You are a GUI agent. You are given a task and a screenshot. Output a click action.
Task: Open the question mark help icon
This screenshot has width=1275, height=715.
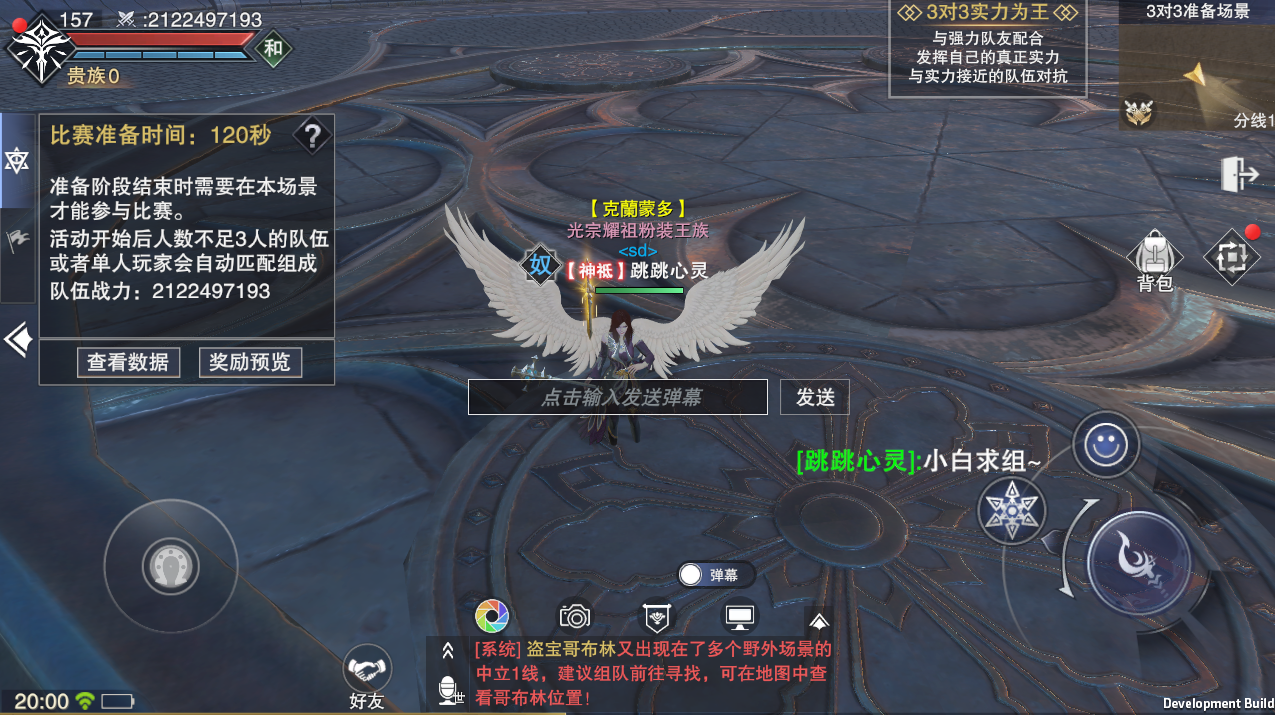click(313, 135)
